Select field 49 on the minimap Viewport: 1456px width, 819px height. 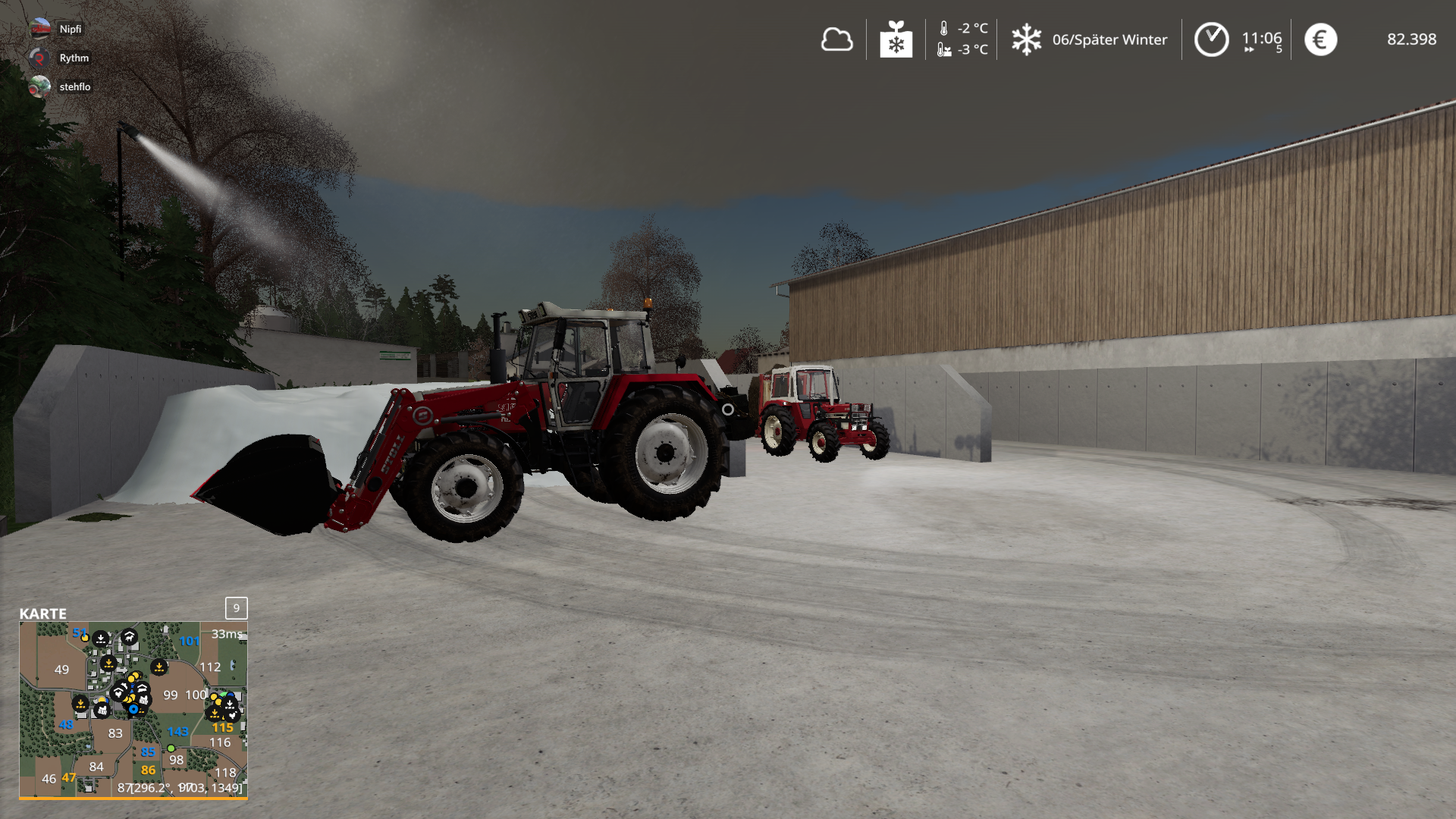pyautogui.click(x=61, y=670)
